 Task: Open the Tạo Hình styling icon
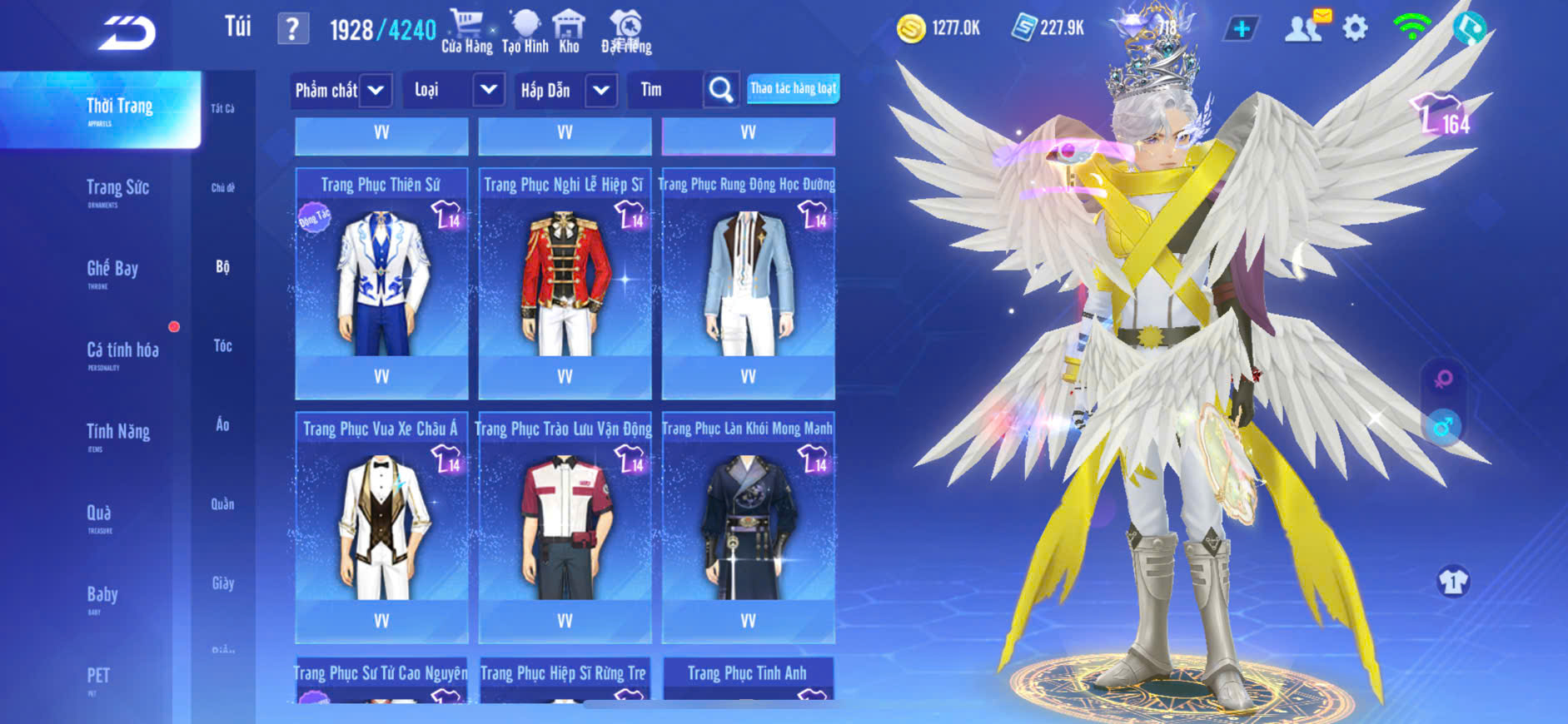tap(525, 32)
